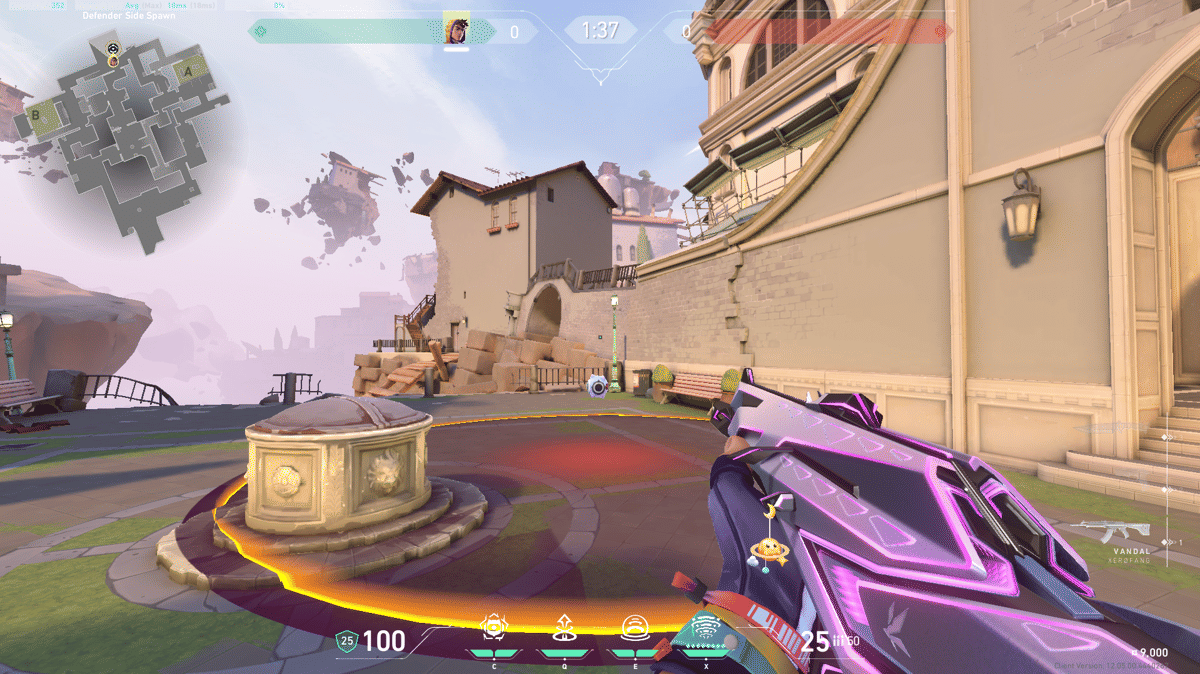
Task: Click the agent portrait in top bar
Action: (456, 29)
